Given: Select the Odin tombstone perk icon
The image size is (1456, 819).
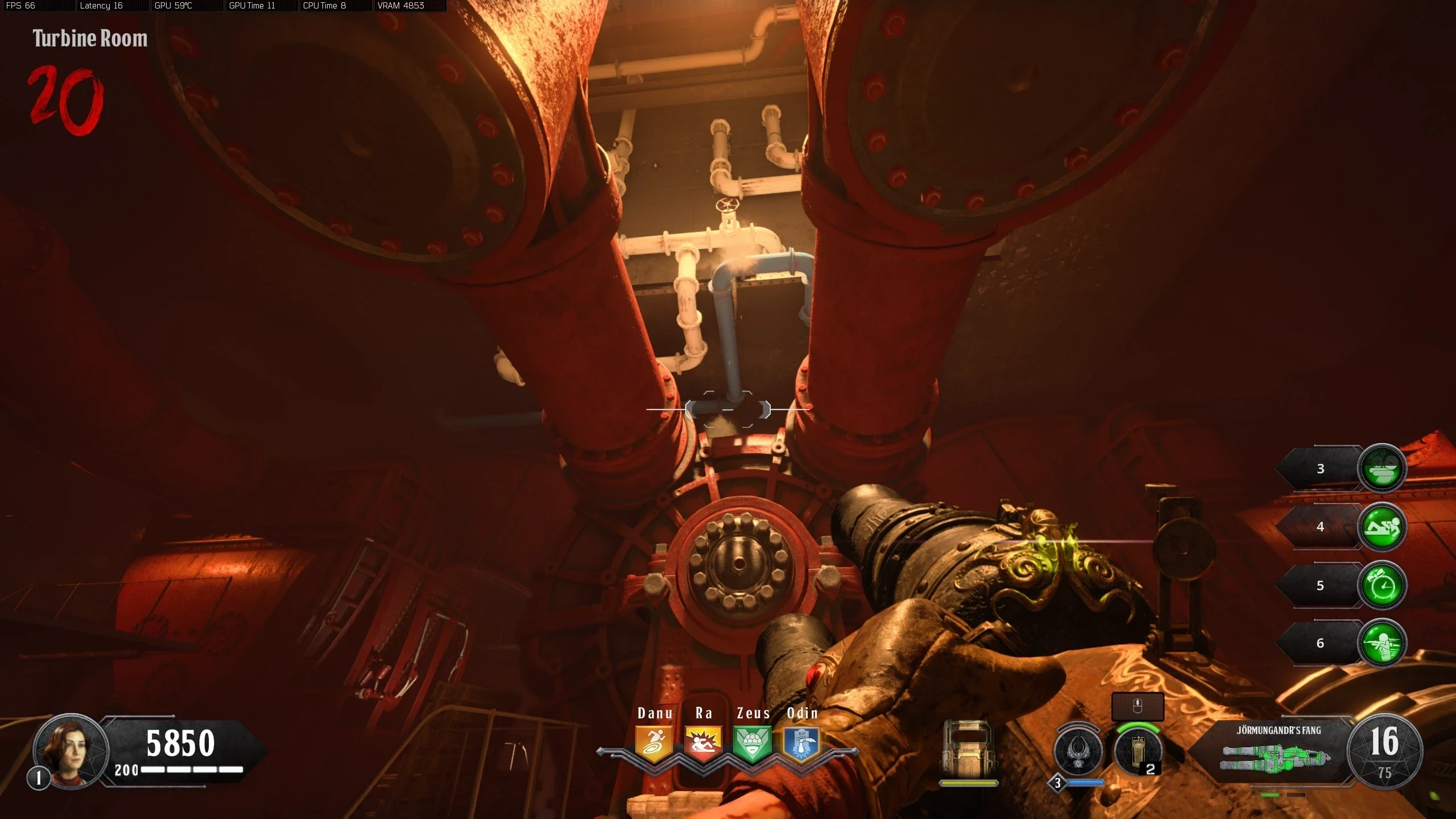Looking at the screenshot, I should [801, 743].
